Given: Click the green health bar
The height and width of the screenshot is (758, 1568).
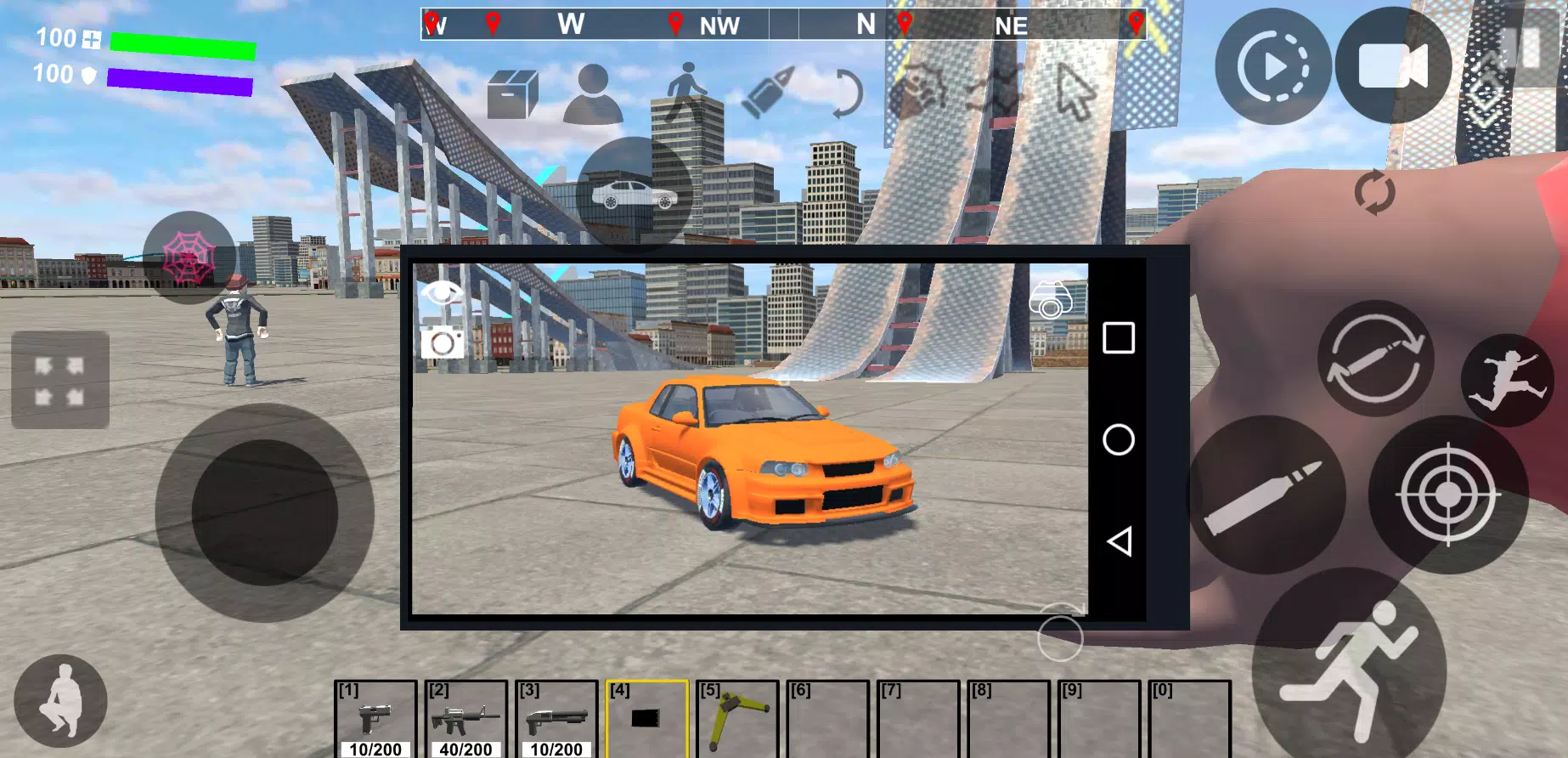Looking at the screenshot, I should pyautogui.click(x=181, y=47).
